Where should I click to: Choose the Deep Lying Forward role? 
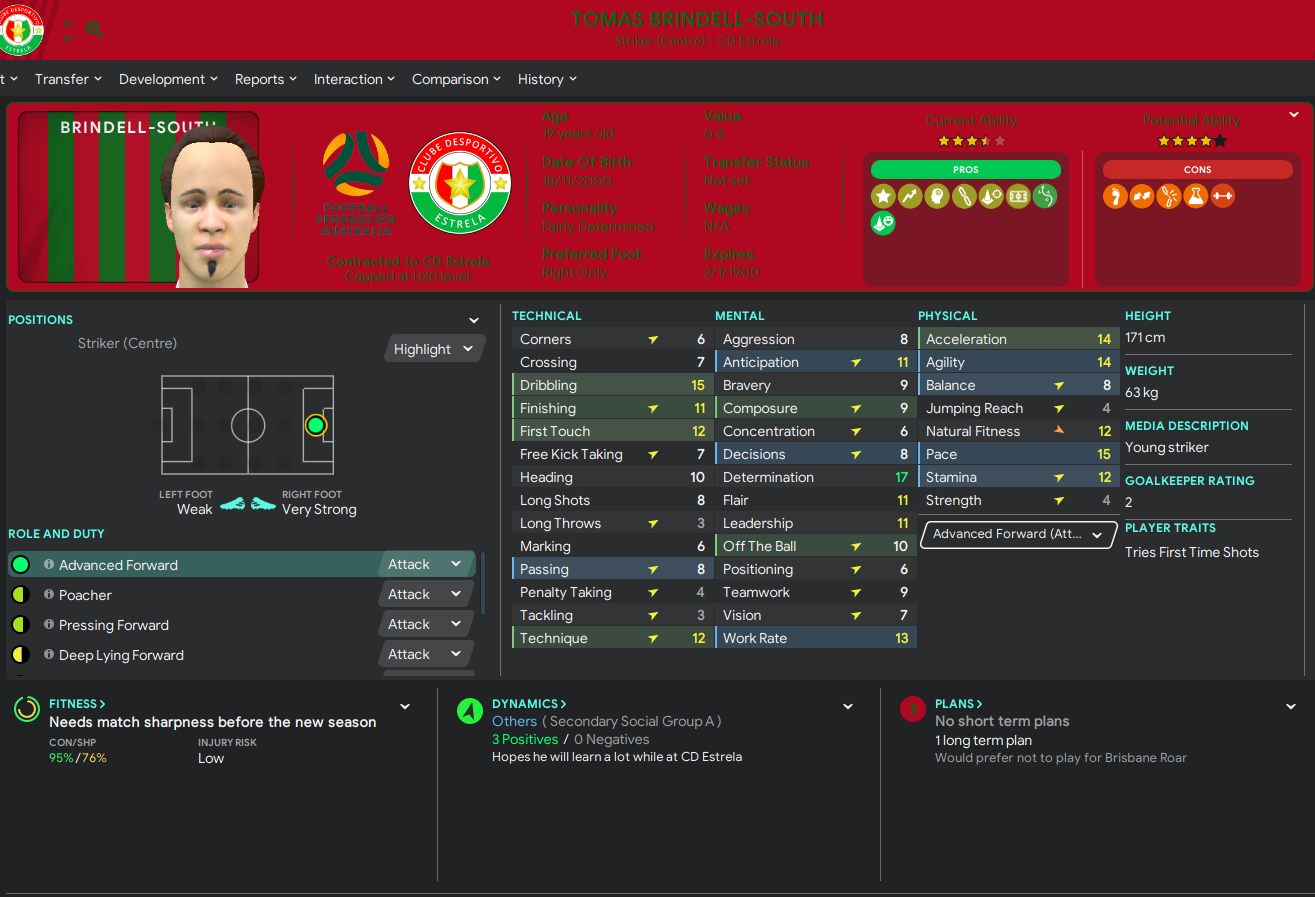coord(200,655)
